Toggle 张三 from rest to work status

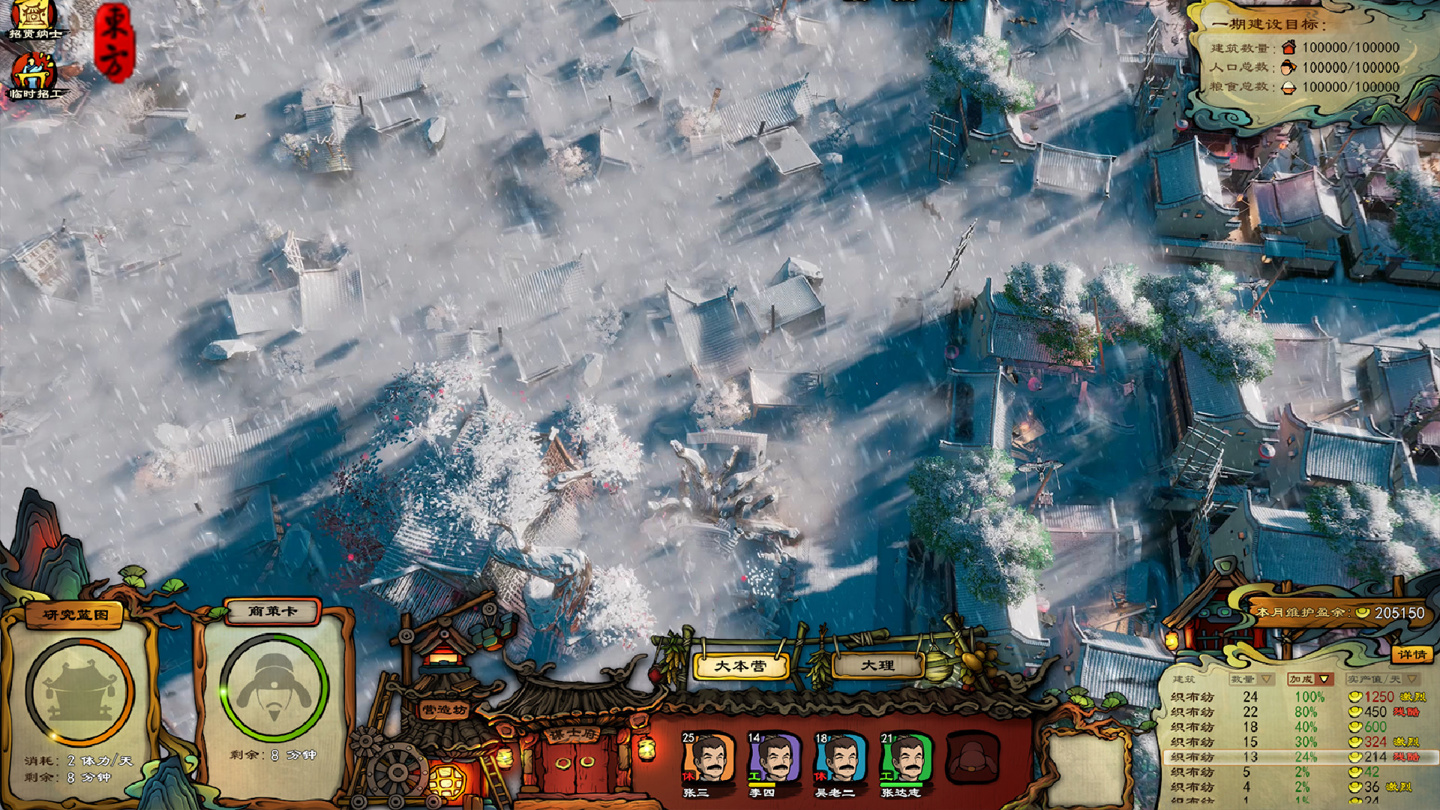[688, 777]
